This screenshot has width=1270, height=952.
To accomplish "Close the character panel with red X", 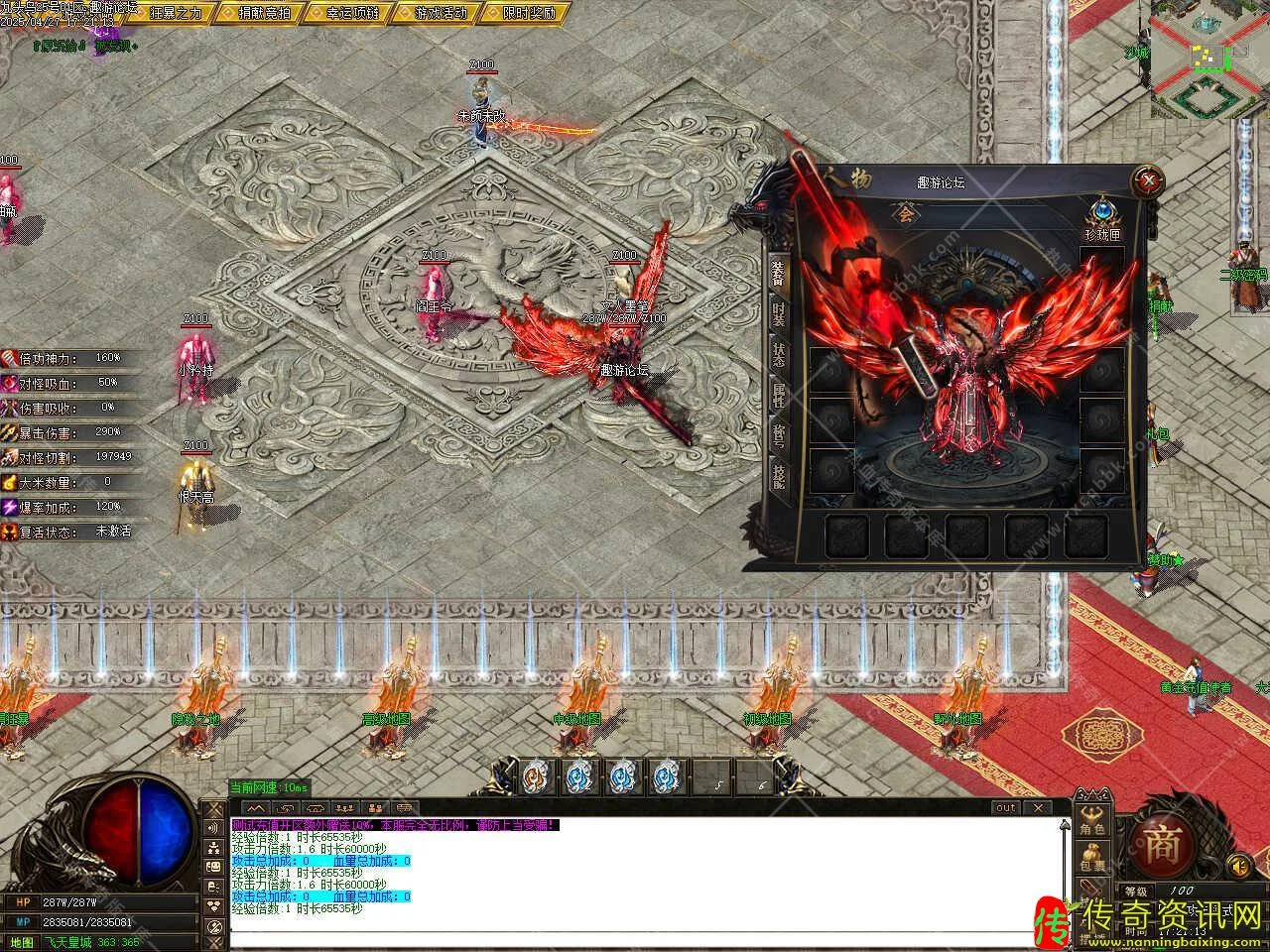I will click(1148, 181).
